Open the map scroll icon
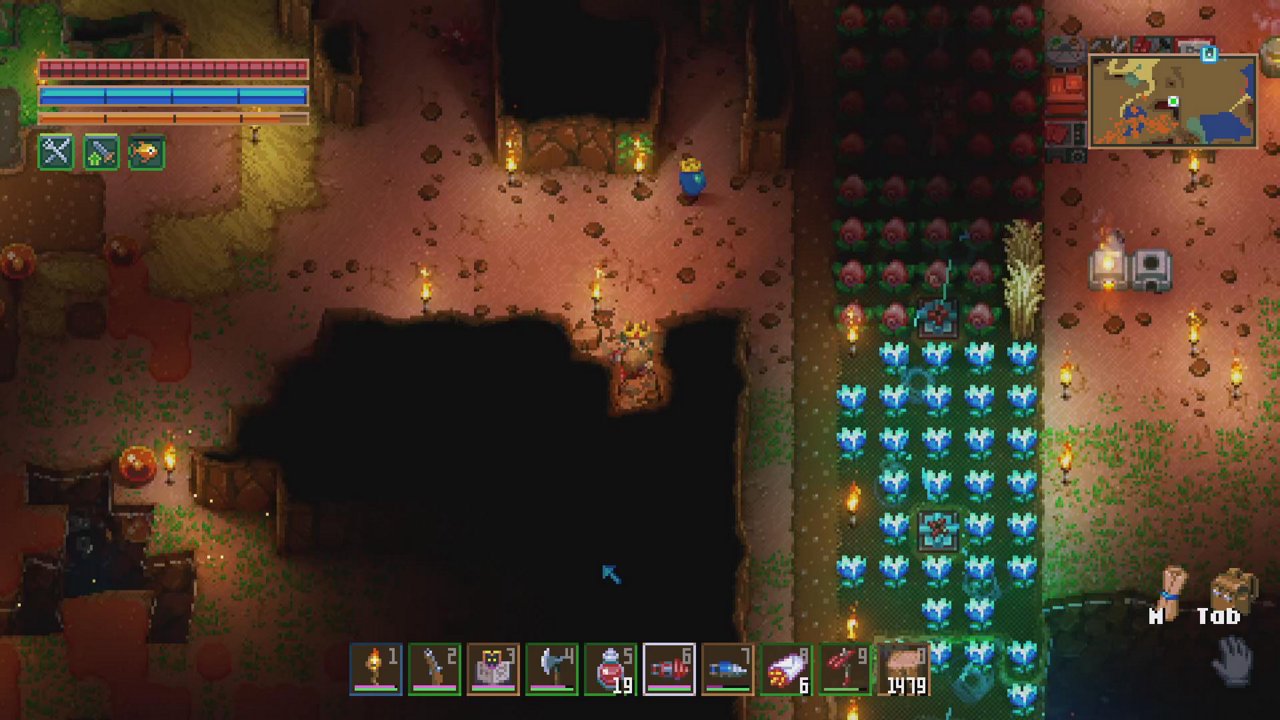 point(1171,590)
